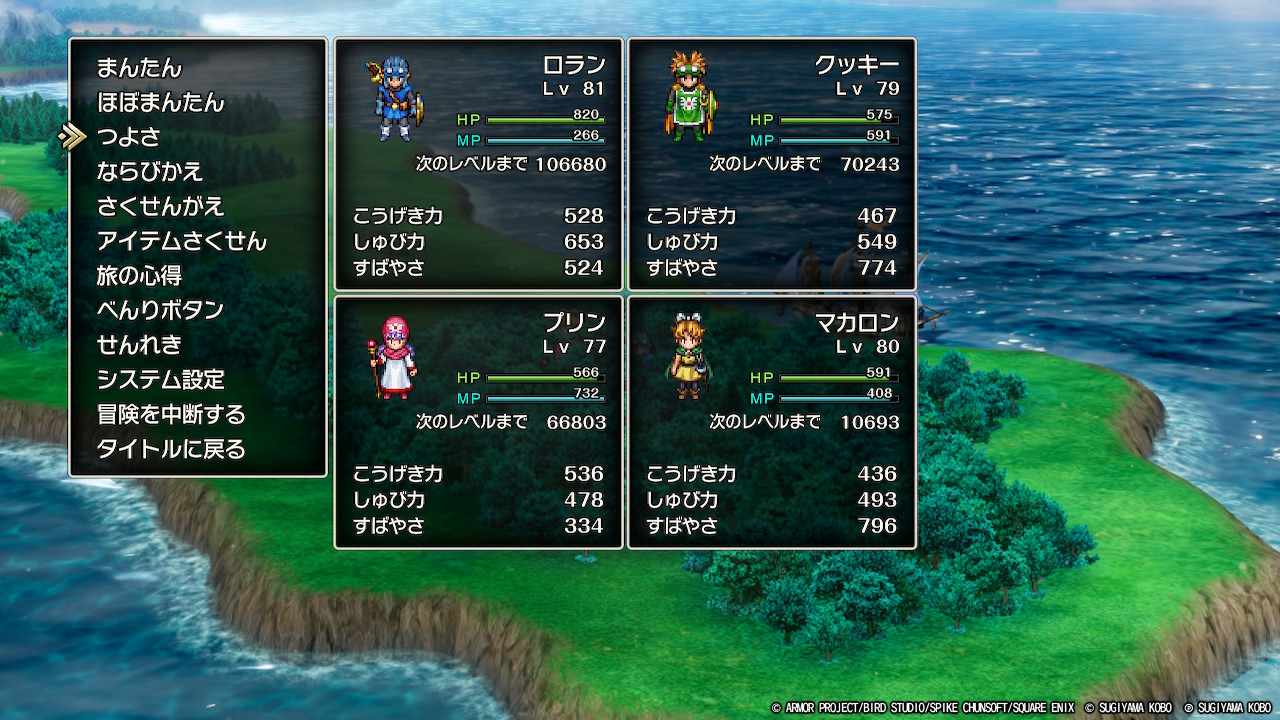Choose the ほぼまんたん option

[160, 103]
